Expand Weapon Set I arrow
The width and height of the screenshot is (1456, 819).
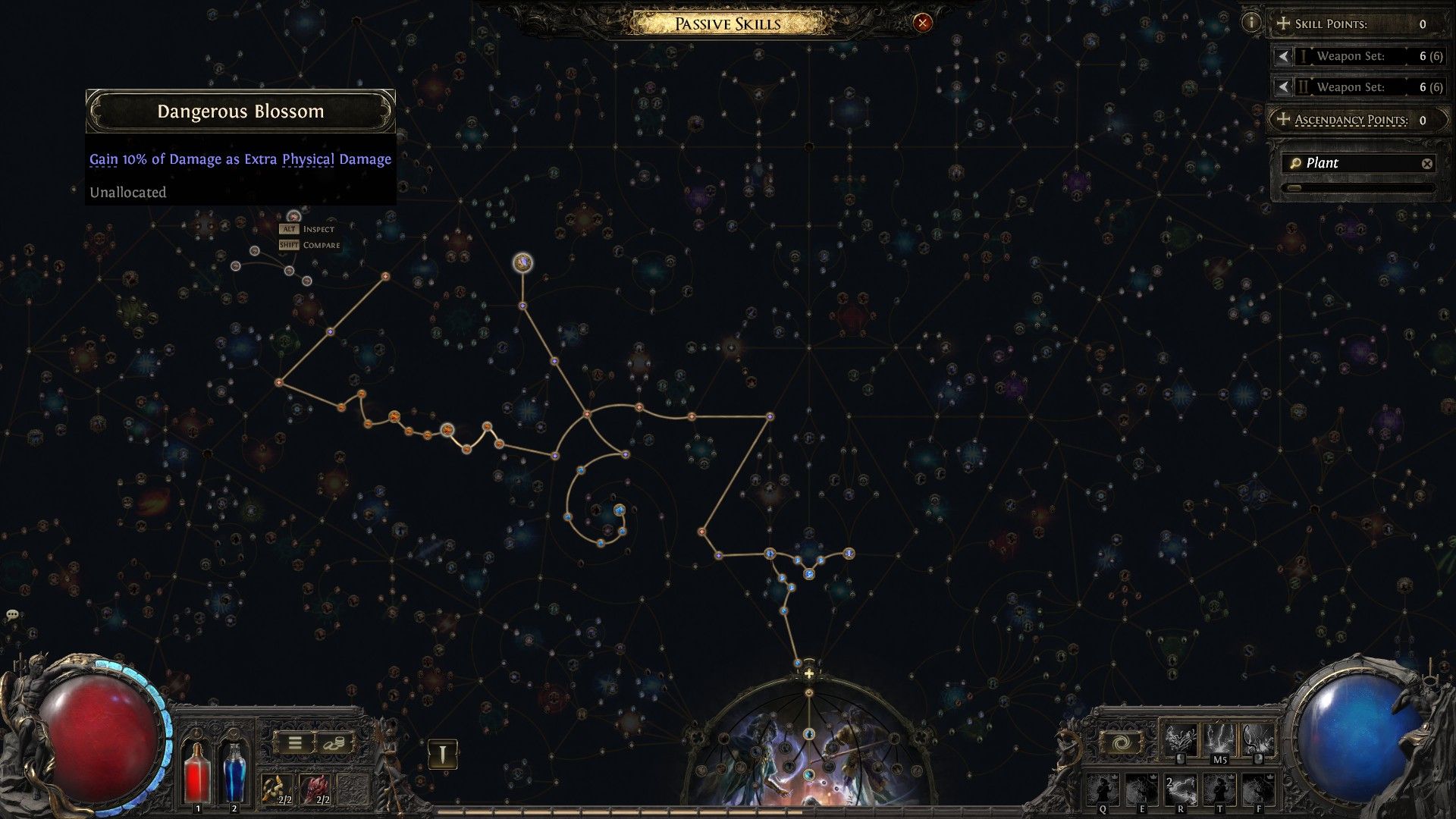click(x=1283, y=56)
